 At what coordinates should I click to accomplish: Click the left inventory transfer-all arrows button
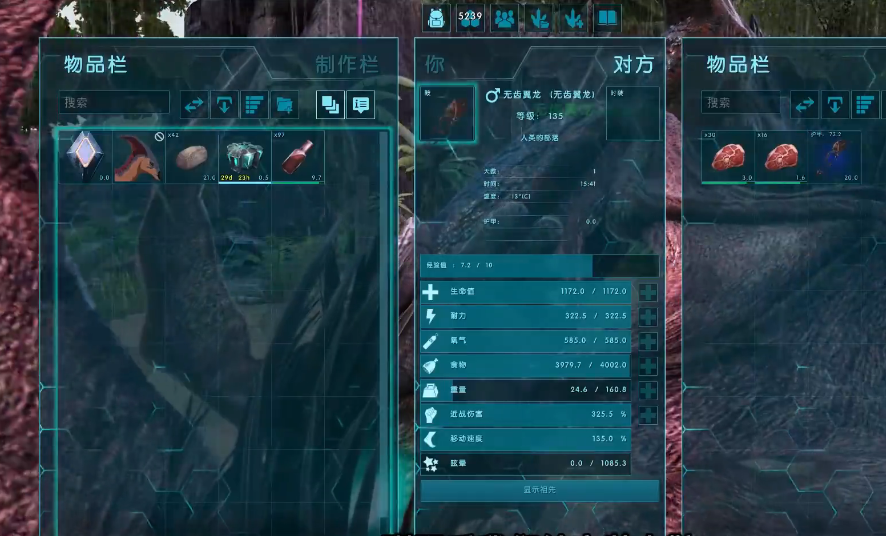coord(195,104)
